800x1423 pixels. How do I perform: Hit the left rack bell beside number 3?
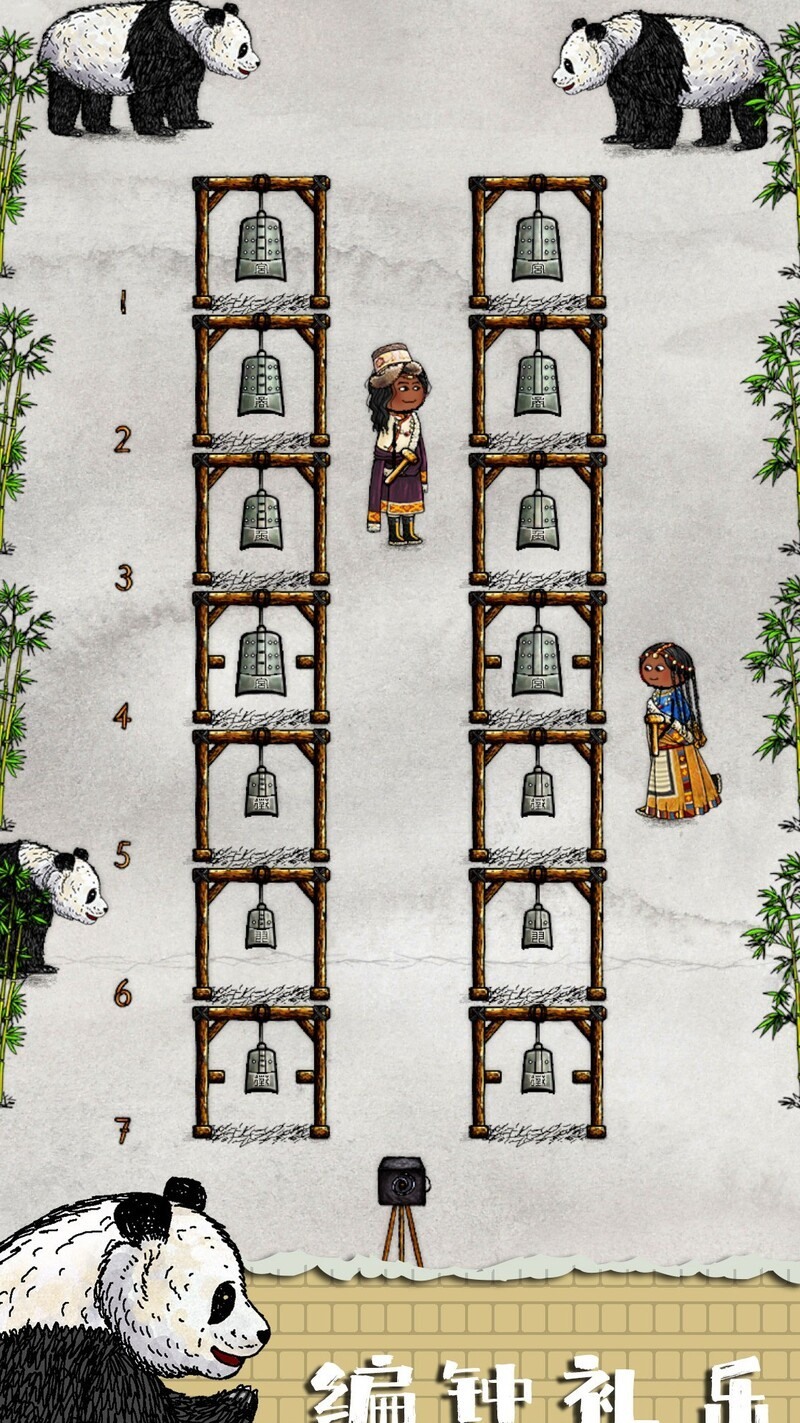pyautogui.click(x=261, y=520)
